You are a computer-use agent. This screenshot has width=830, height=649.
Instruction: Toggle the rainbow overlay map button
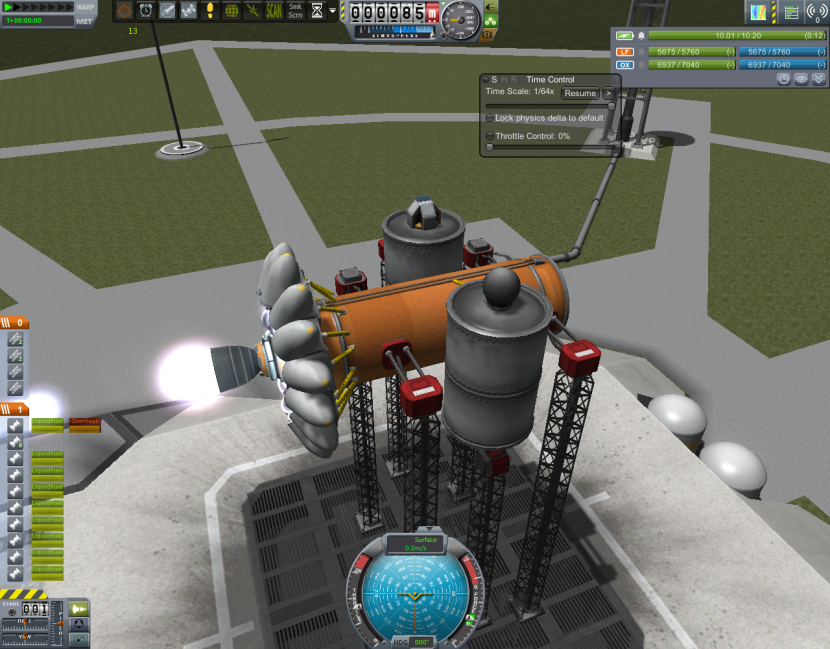coord(763,12)
